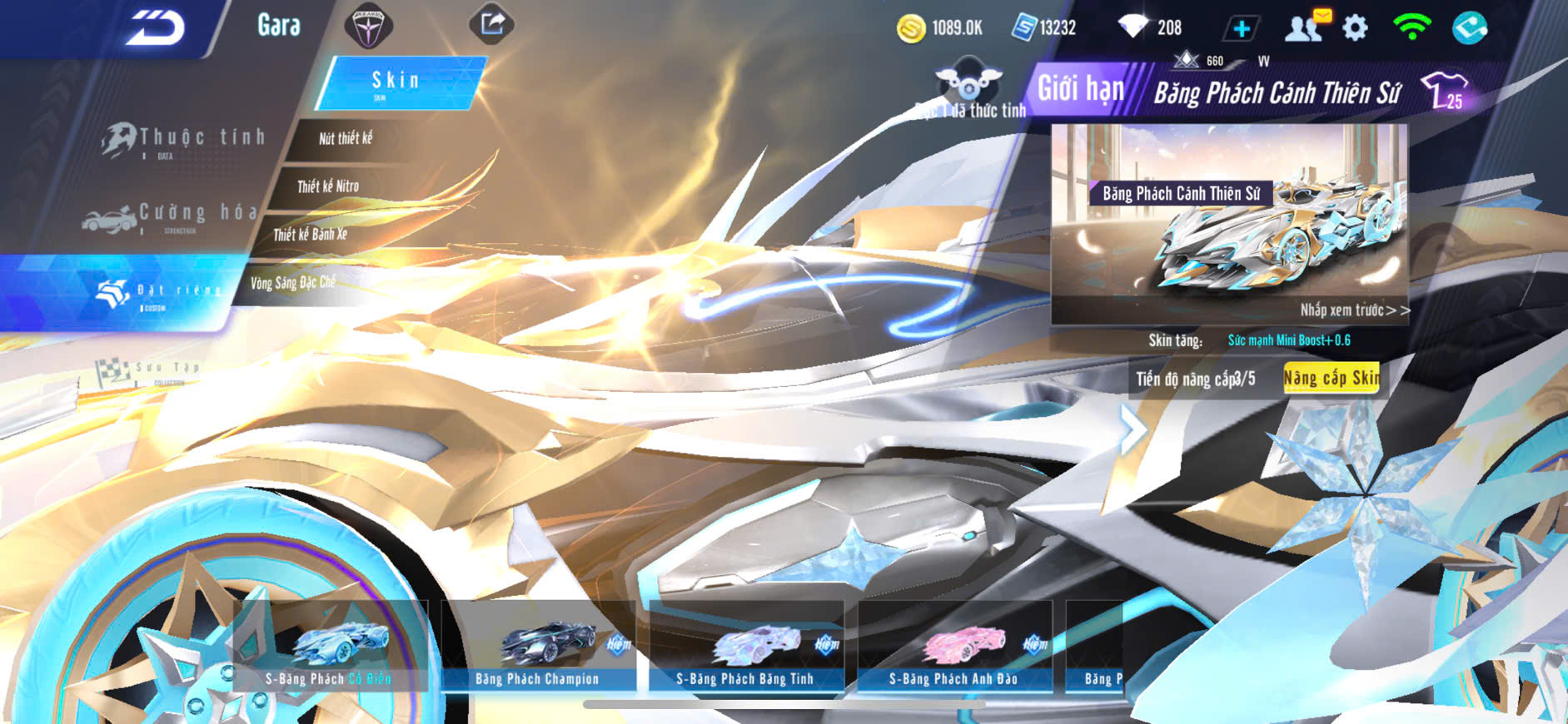This screenshot has width=1568, height=724.
Task: Add diamonds with the plus button
Action: coord(1241,28)
